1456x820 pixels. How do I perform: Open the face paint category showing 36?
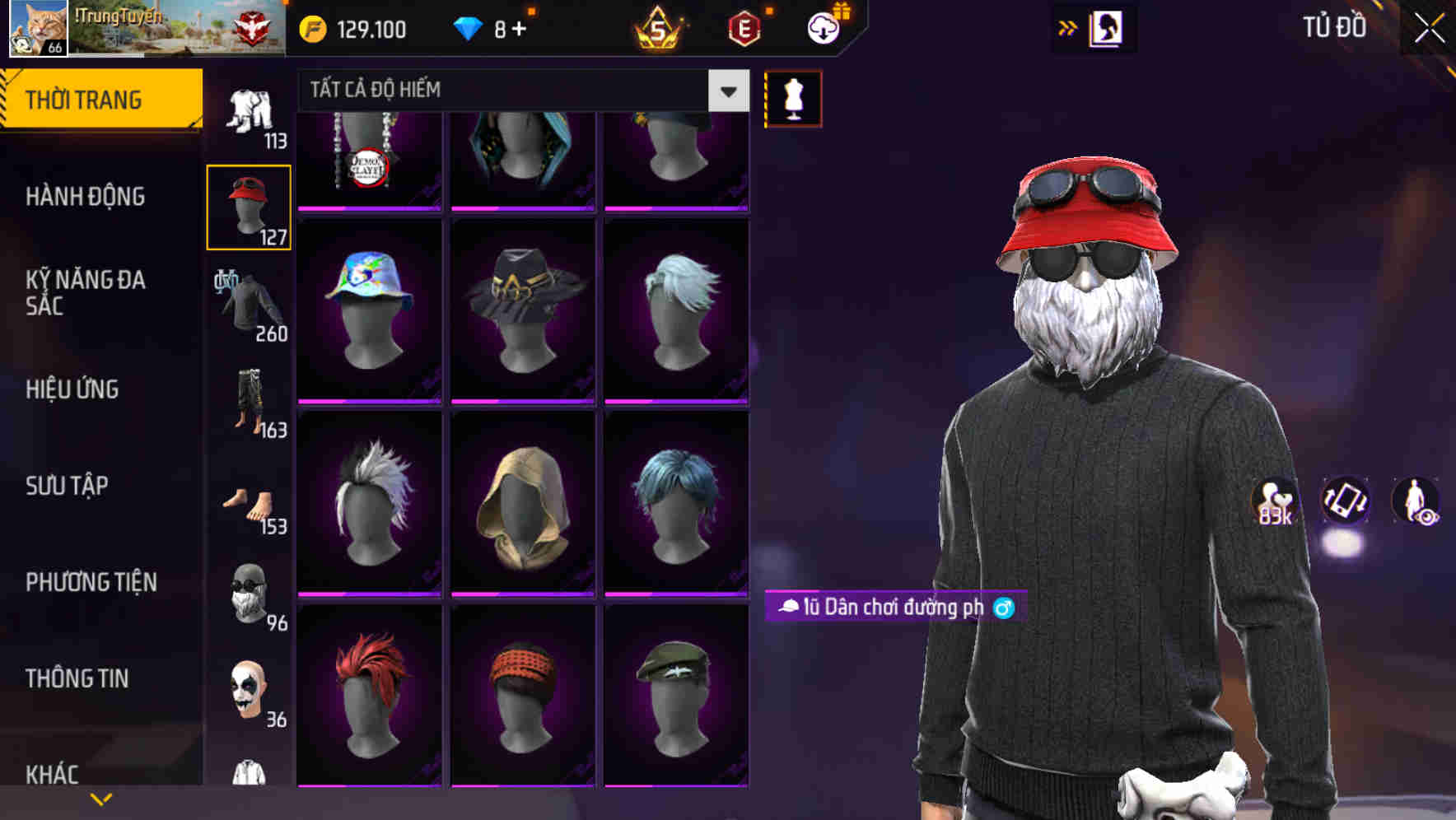coord(250,687)
